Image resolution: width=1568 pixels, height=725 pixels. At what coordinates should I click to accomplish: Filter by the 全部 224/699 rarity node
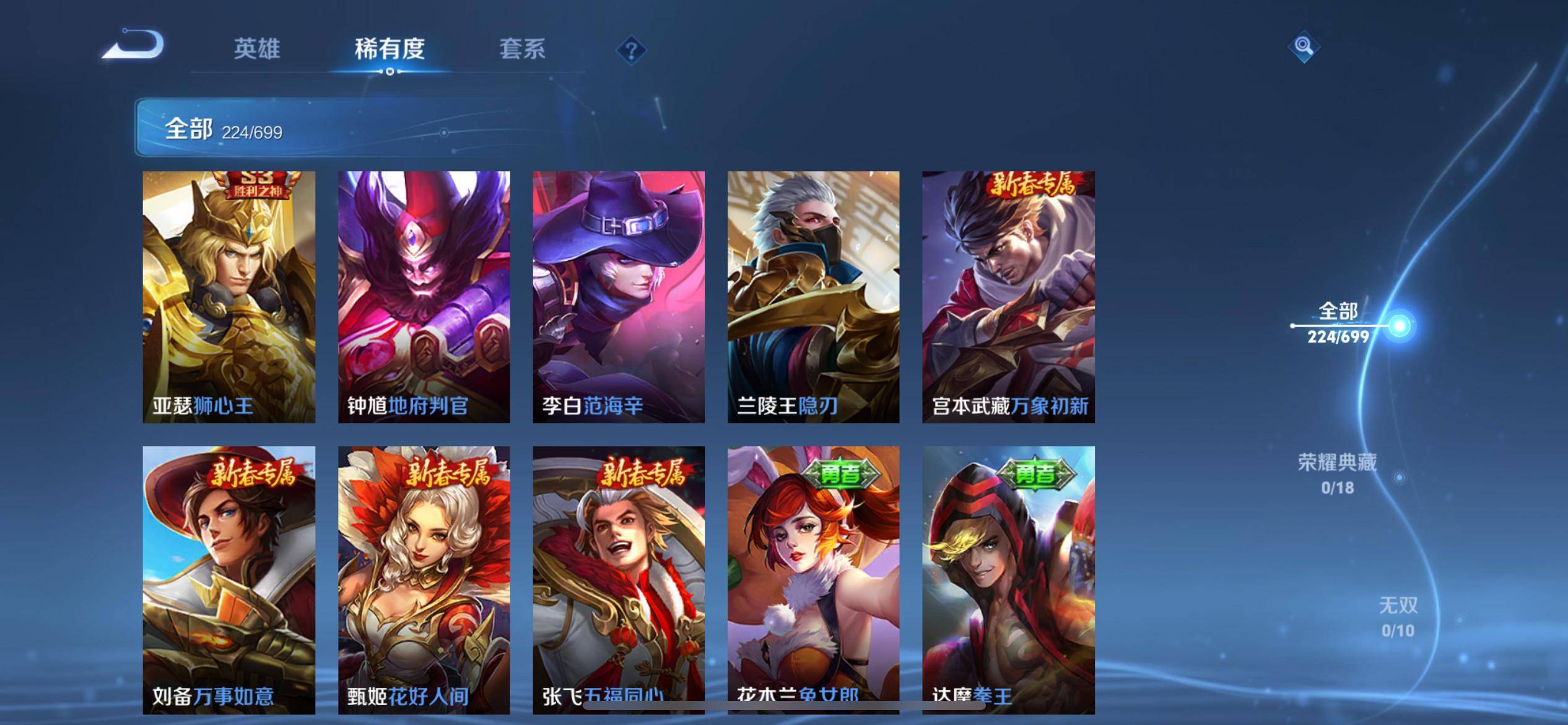1338,323
